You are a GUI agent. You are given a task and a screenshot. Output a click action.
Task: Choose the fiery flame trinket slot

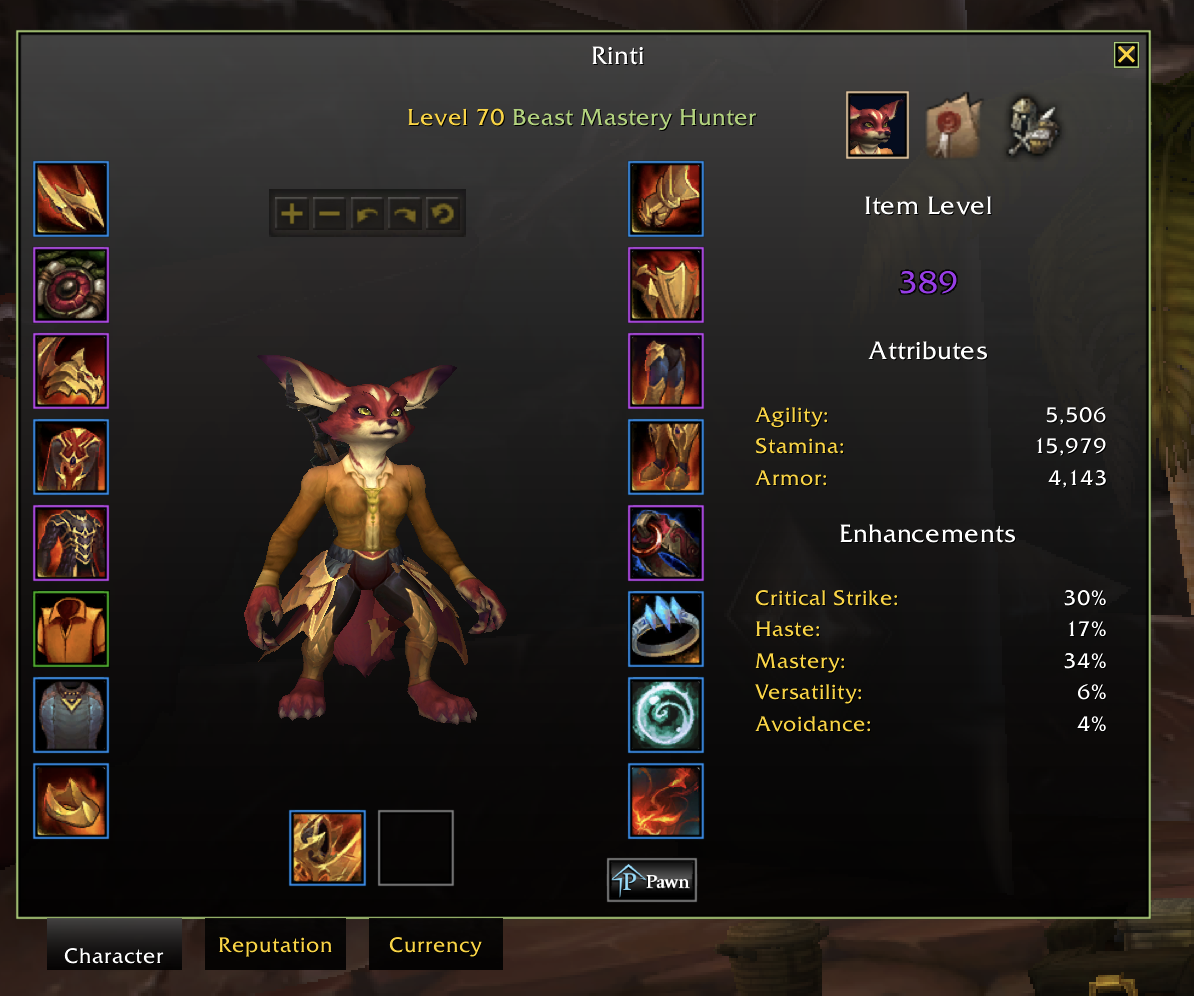point(666,801)
